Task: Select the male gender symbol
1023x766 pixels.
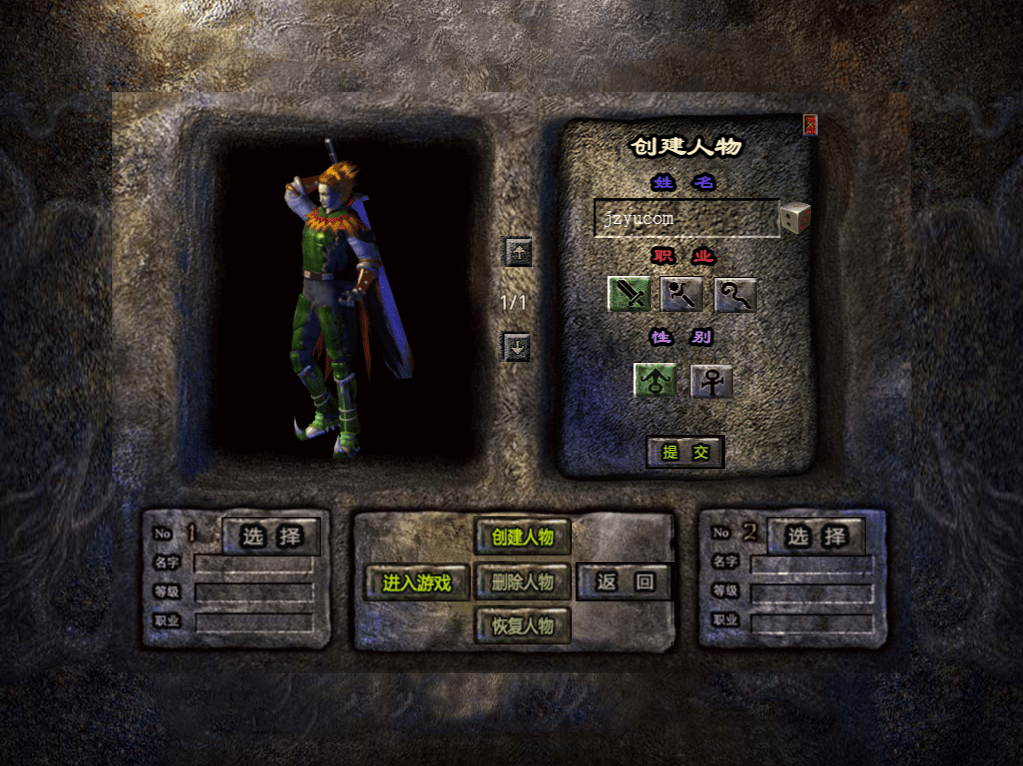Action: tap(655, 381)
